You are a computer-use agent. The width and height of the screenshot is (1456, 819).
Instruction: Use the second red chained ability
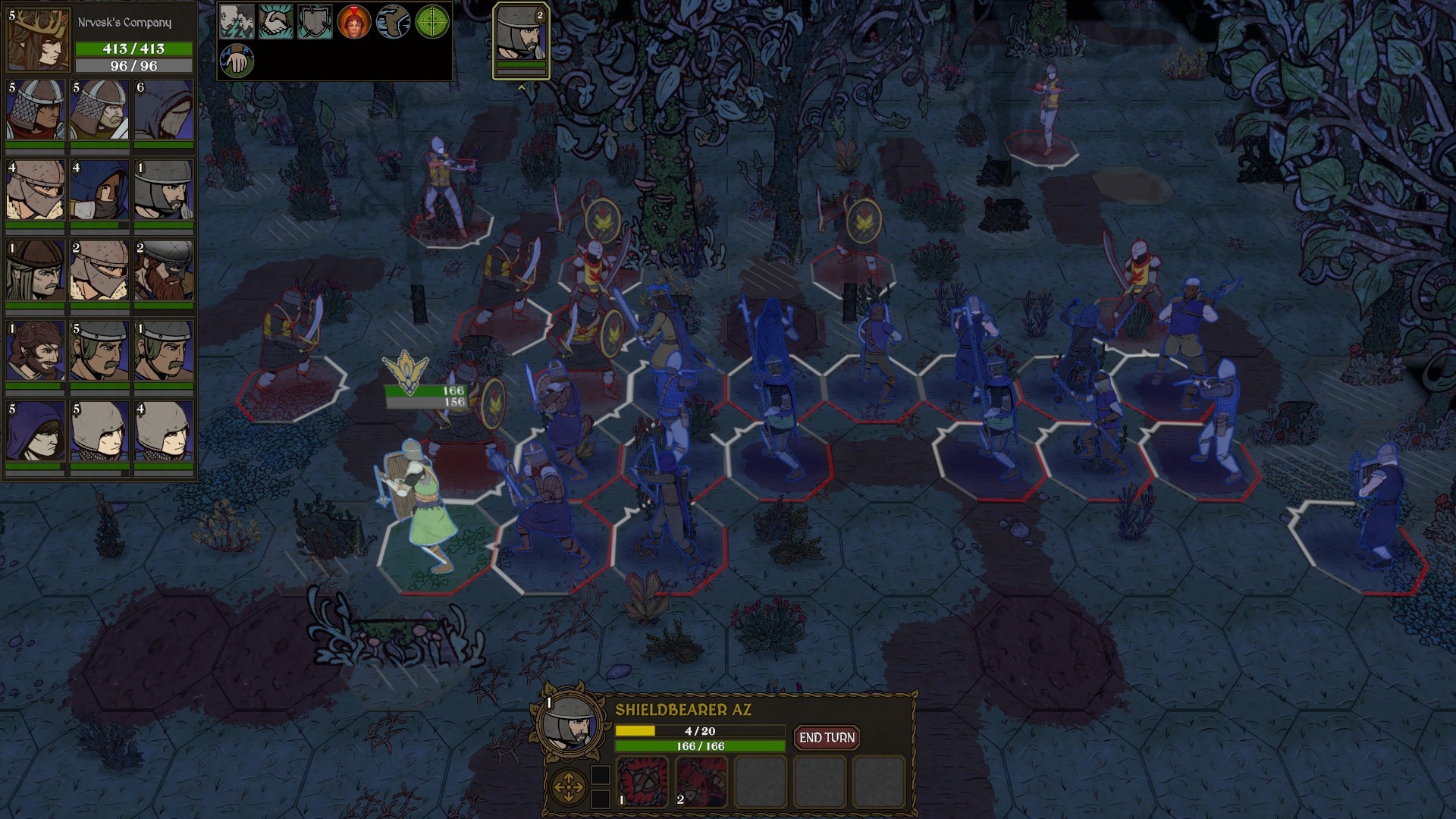(701, 782)
